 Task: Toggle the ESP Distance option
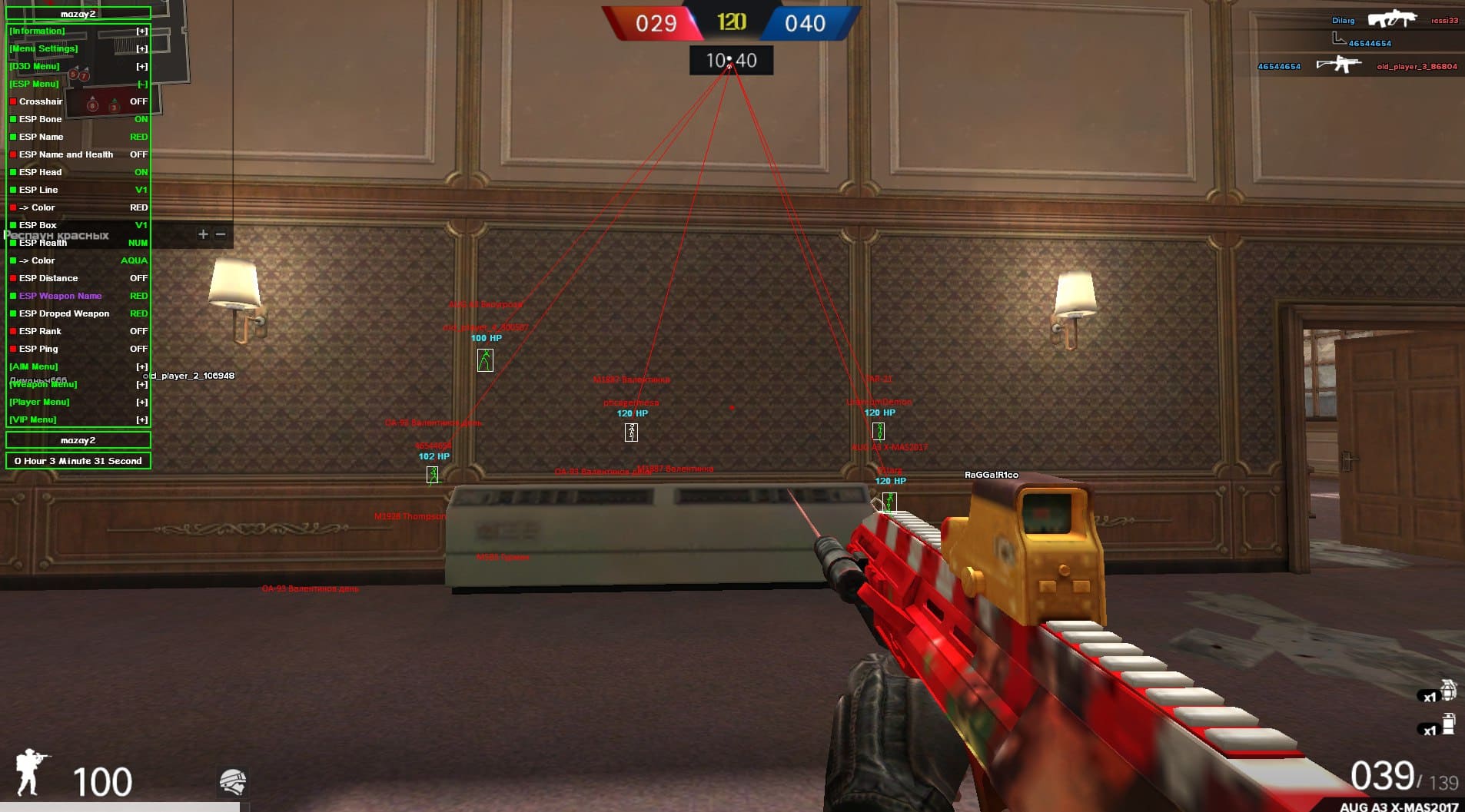[48, 278]
